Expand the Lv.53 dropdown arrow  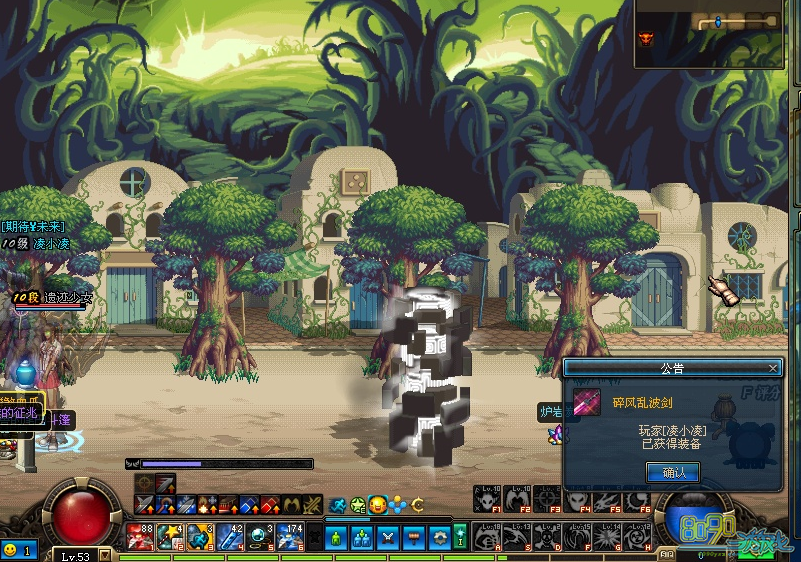[x=103, y=555]
